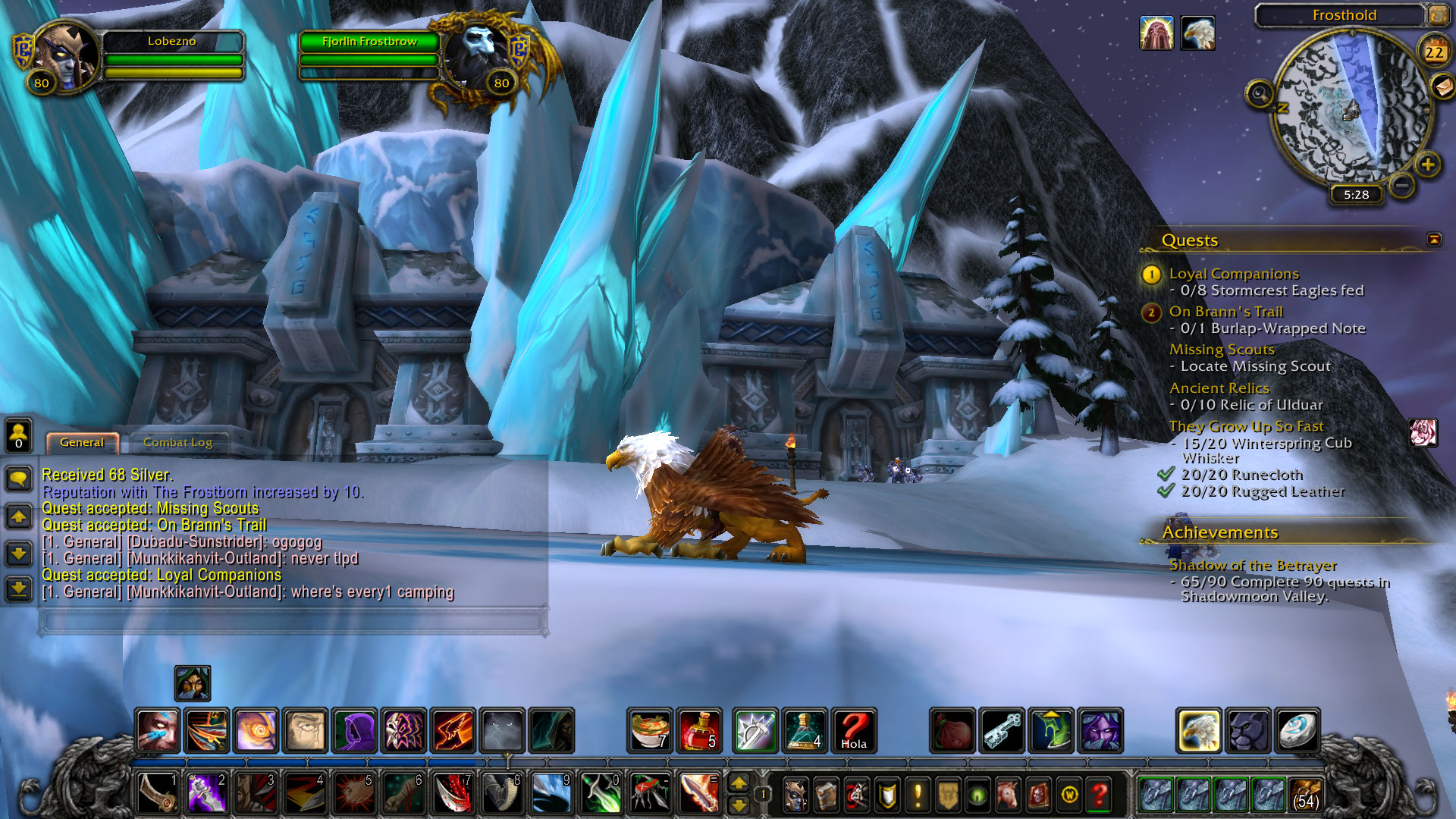
Task: Open the chat menu speech bubble button
Action: (x=19, y=479)
